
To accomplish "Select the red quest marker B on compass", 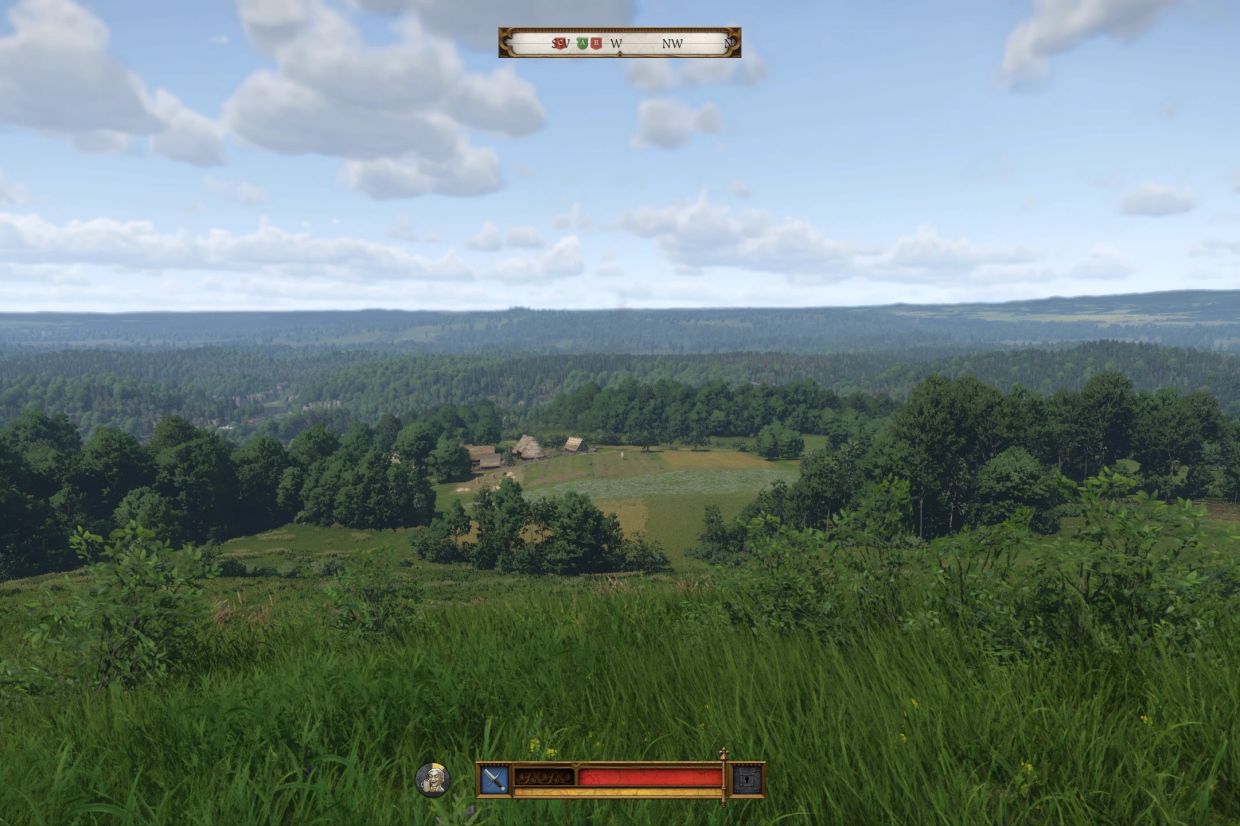I will coord(596,43).
